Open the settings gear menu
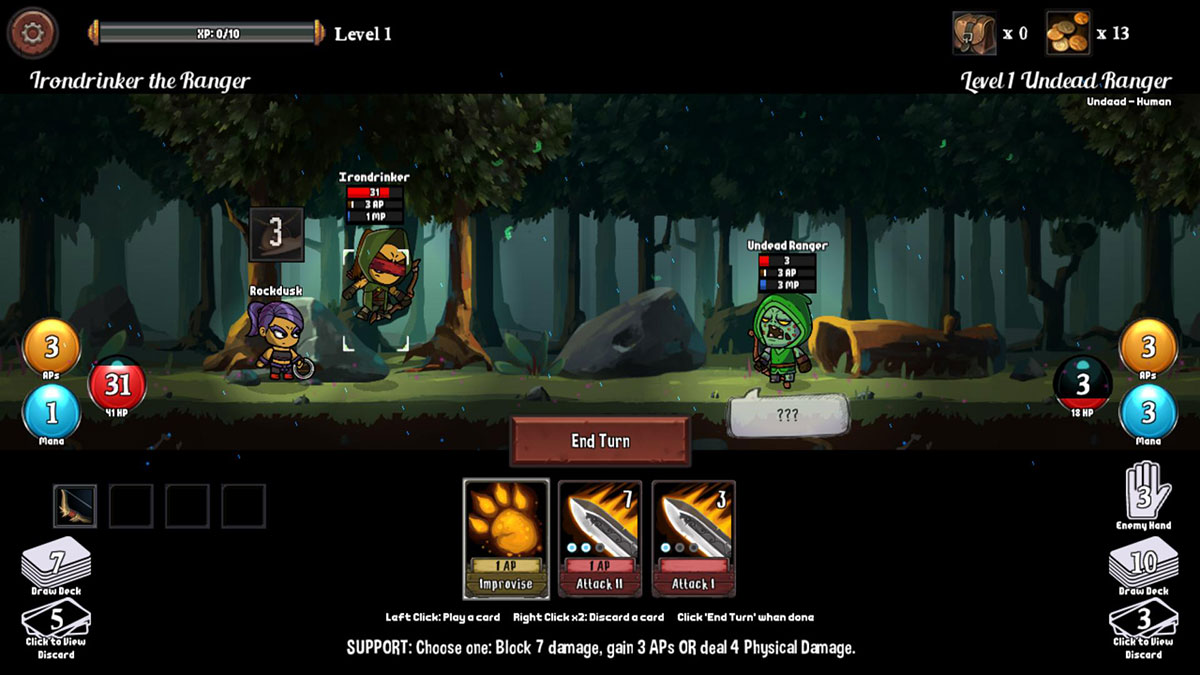The width and height of the screenshot is (1200, 675). [x=32, y=33]
